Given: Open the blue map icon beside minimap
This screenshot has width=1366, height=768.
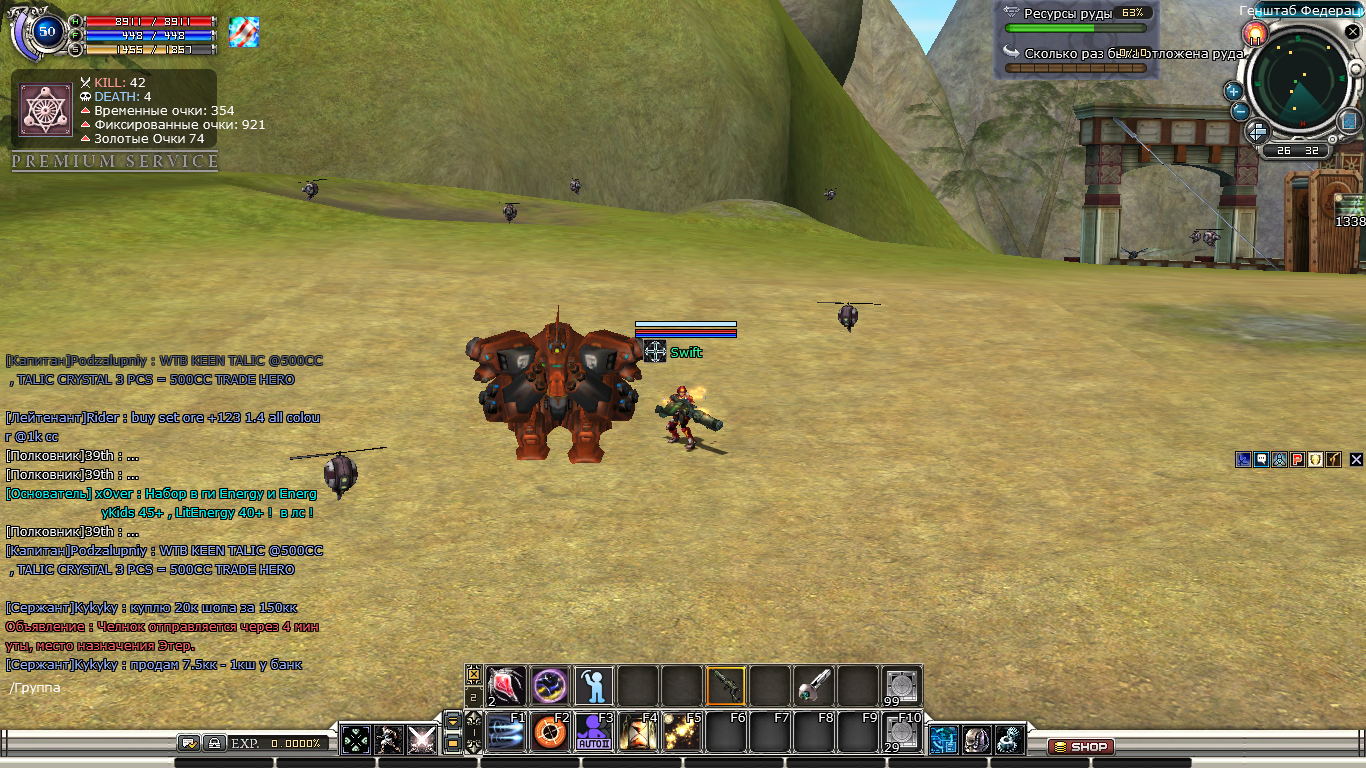Looking at the screenshot, I should [x=1347, y=122].
